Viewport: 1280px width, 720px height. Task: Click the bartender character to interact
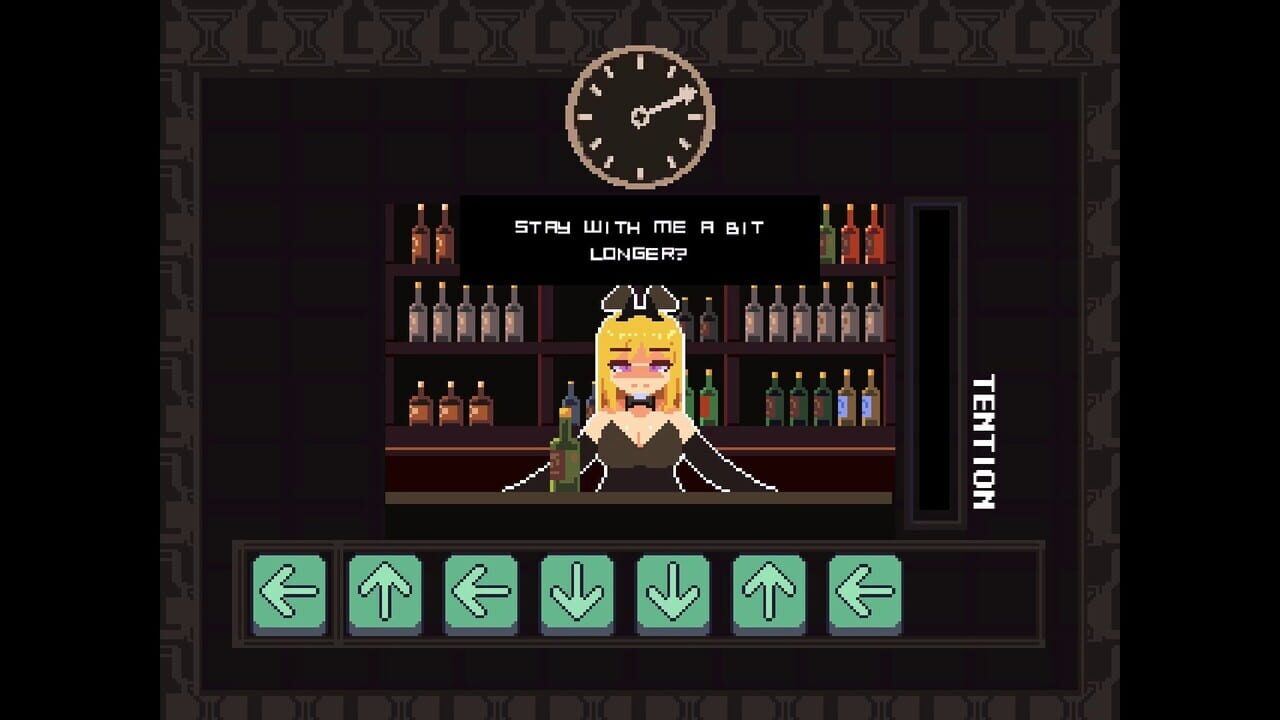click(640, 400)
